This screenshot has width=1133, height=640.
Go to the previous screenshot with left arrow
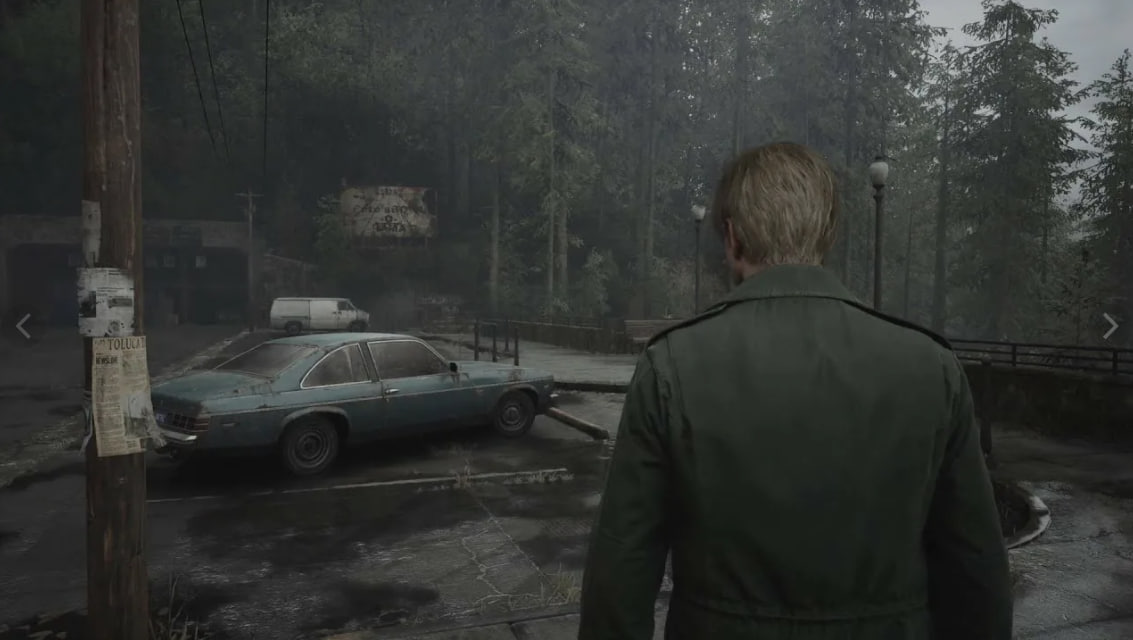(23, 326)
